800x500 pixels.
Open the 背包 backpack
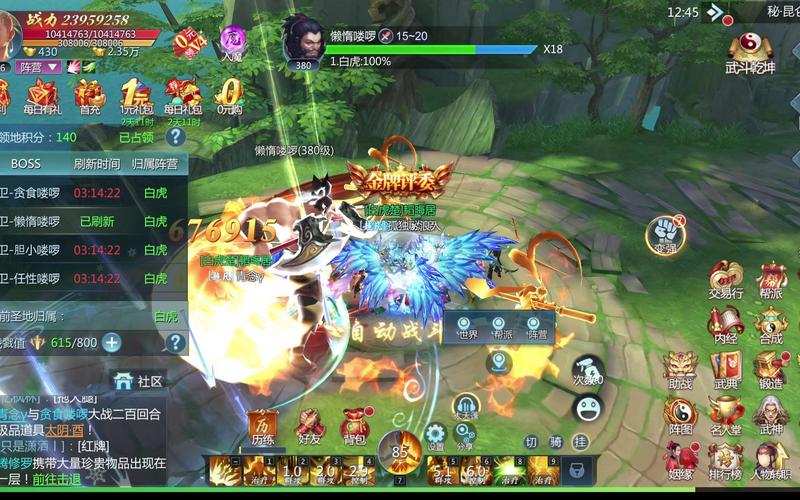[354, 425]
